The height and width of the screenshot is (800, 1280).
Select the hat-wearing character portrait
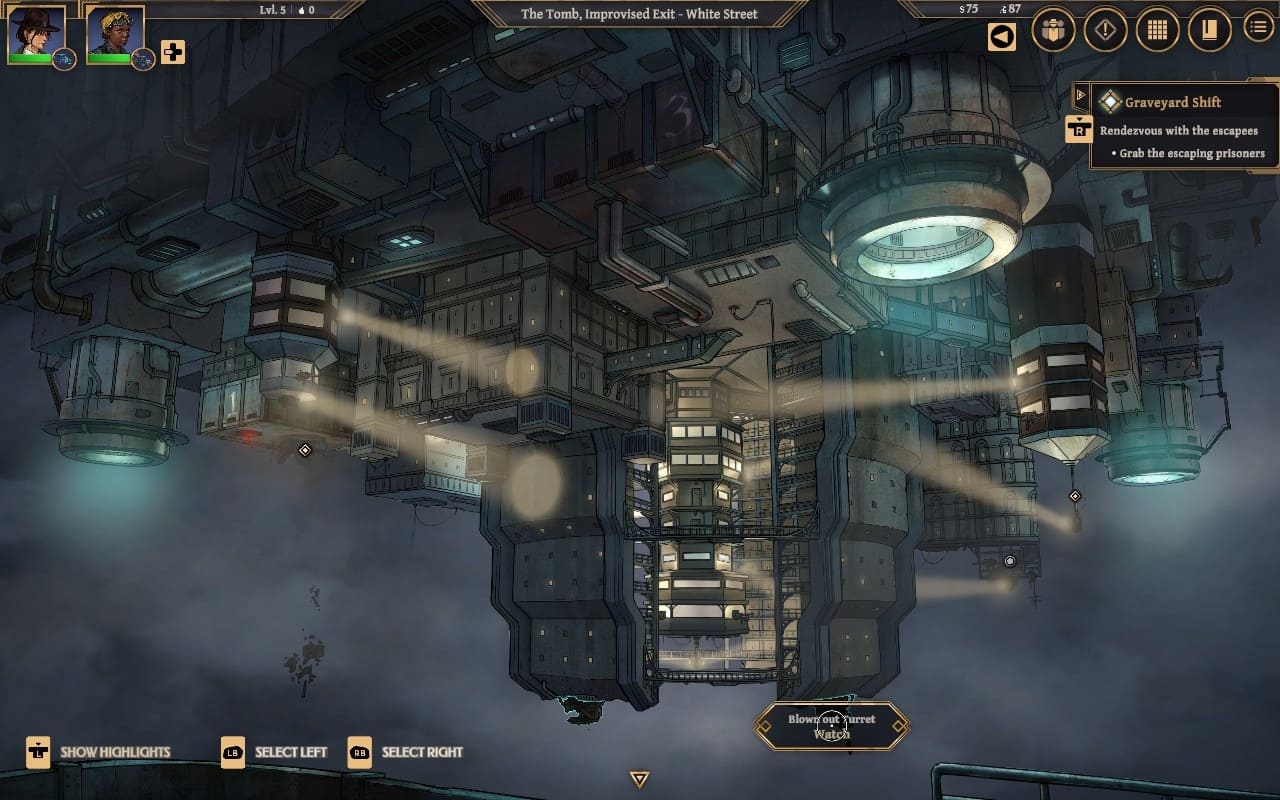tap(36, 32)
